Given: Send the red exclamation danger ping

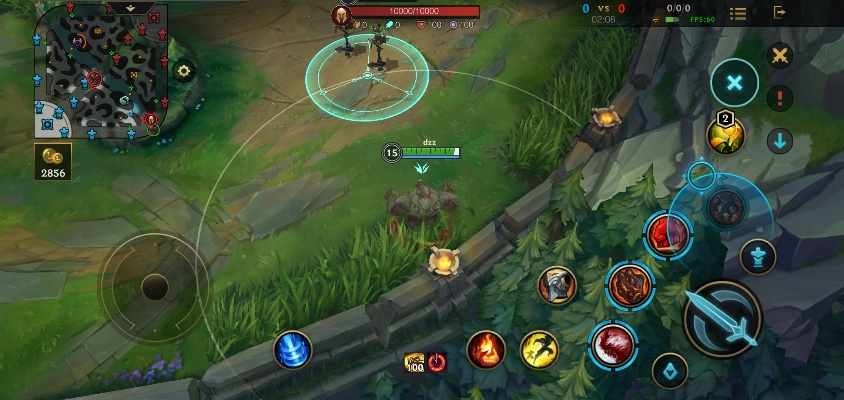Looking at the screenshot, I should point(780,98).
